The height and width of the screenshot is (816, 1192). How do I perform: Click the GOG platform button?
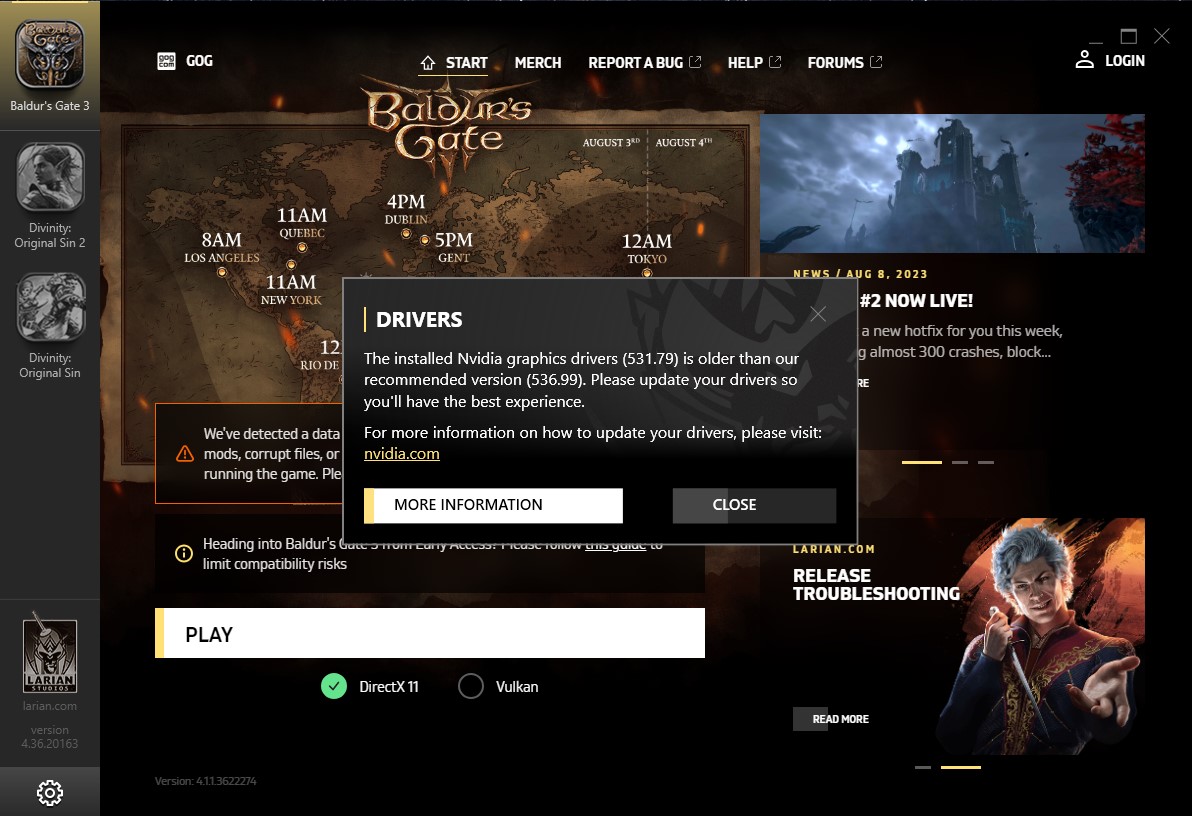(185, 61)
